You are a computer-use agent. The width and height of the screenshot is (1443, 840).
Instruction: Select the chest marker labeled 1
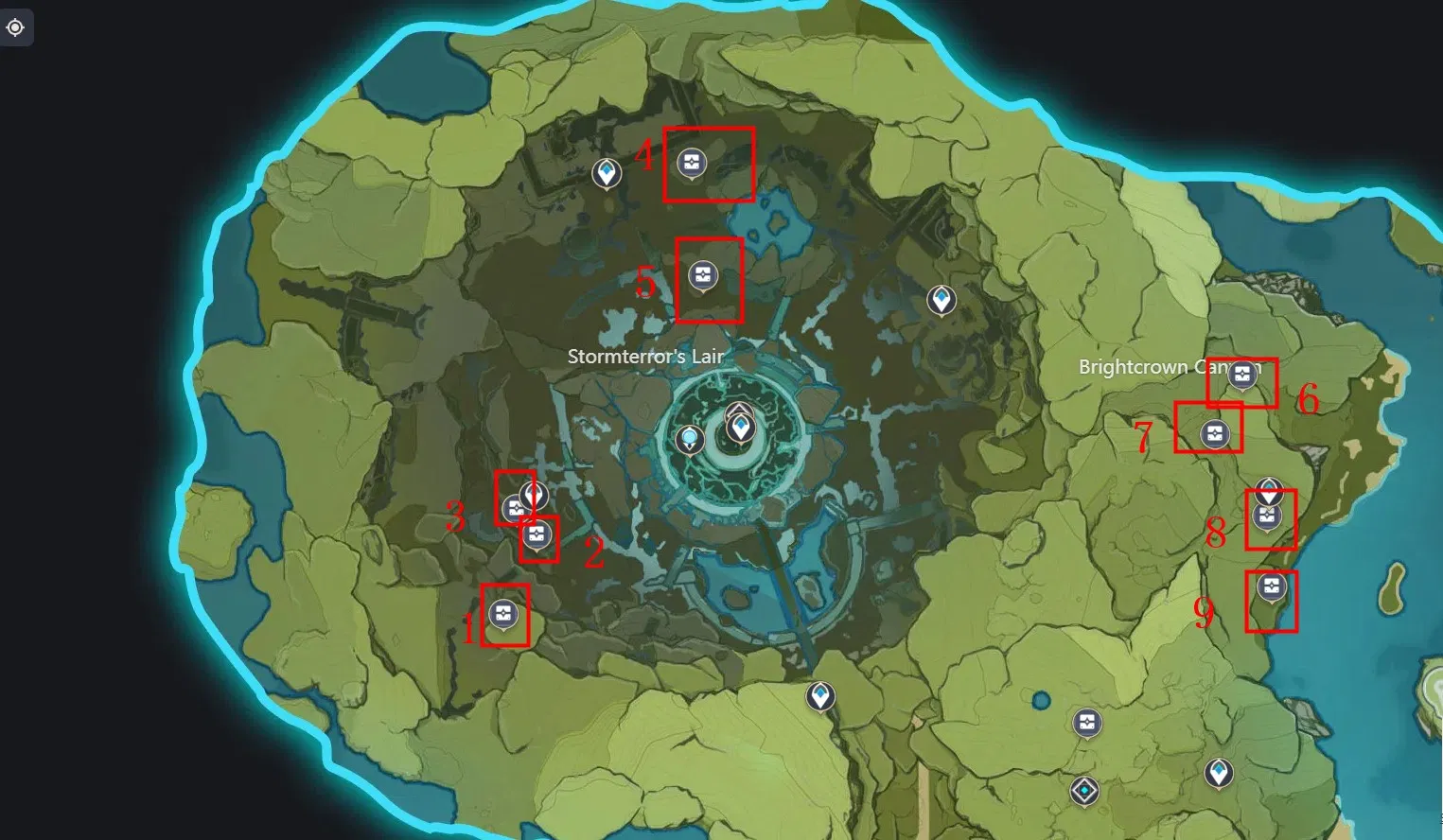tap(504, 612)
